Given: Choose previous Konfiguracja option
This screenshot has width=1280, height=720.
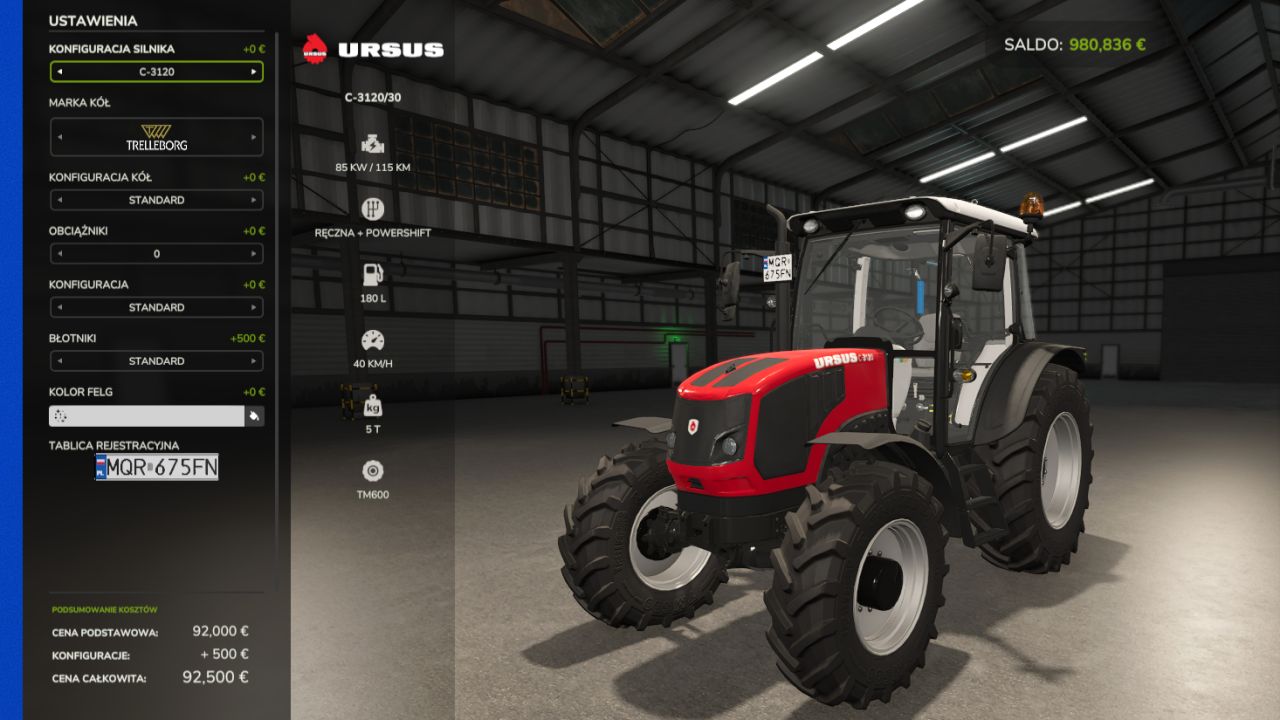Looking at the screenshot, I should pos(59,307).
